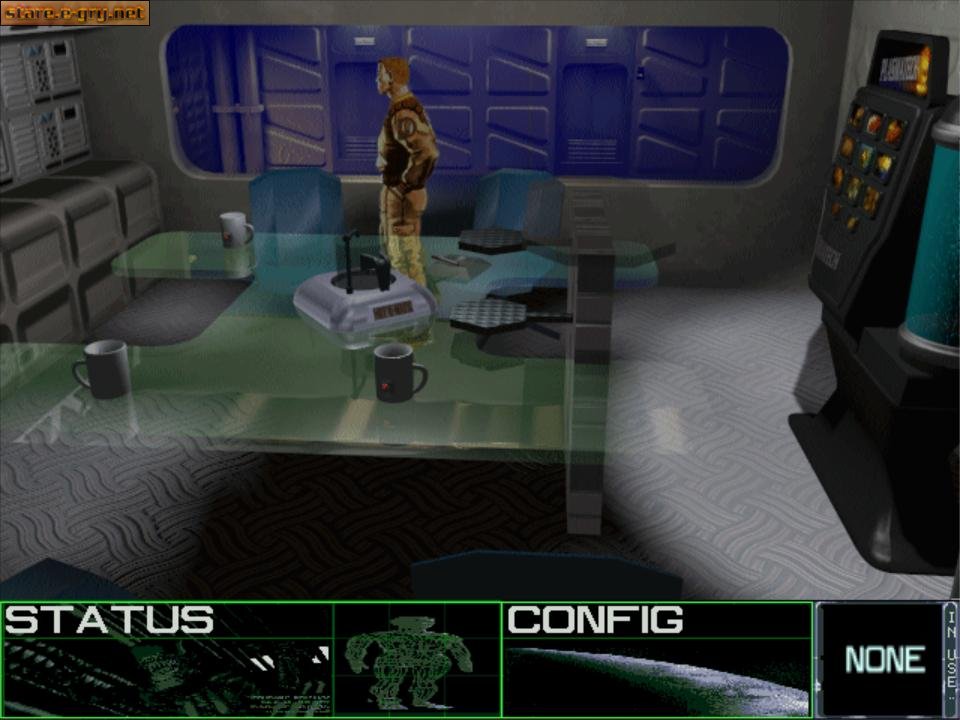Click the stare-e-gry.net watermark logo
960x720 pixels.
pyautogui.click(x=75, y=13)
